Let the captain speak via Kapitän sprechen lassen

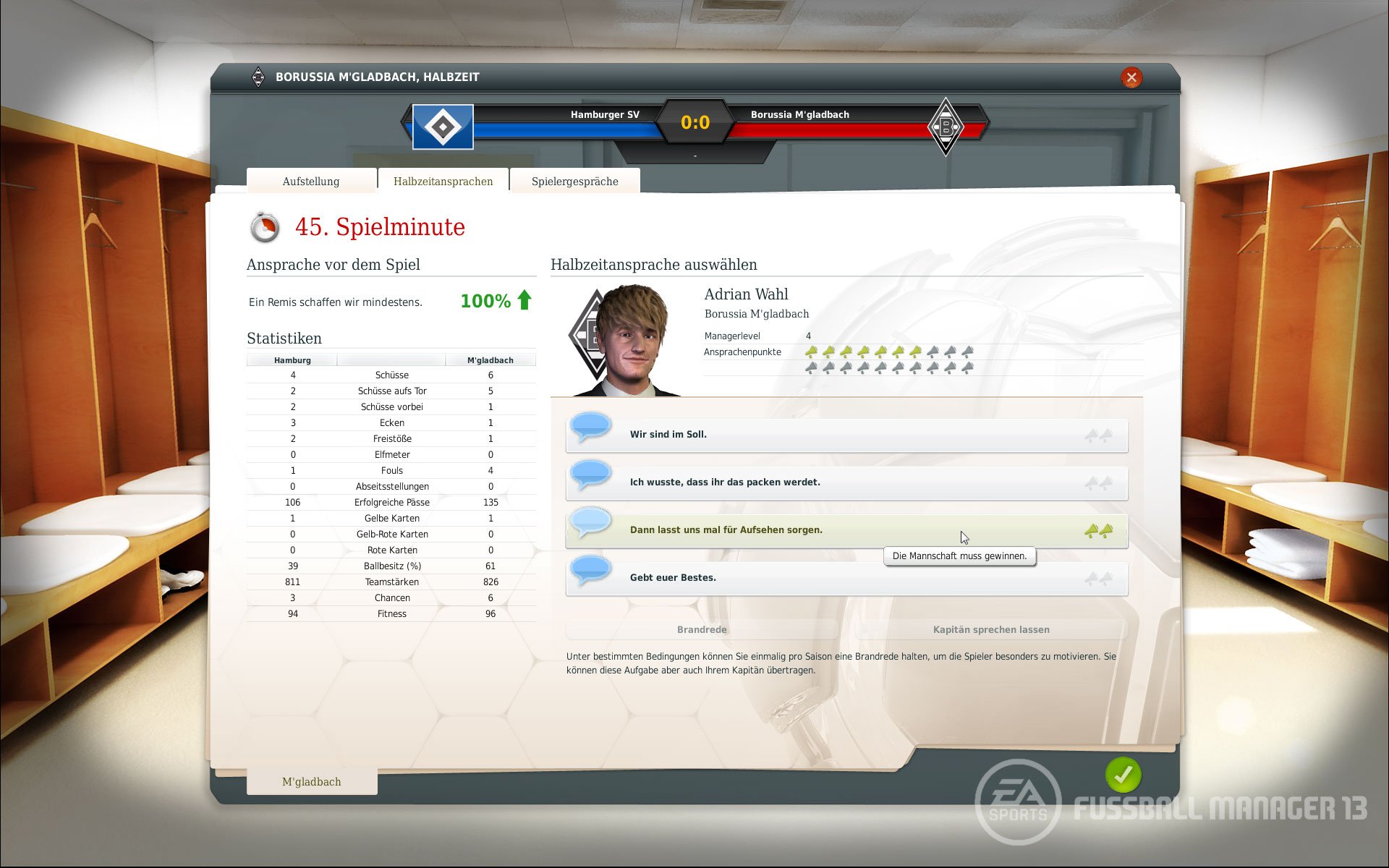click(x=991, y=629)
